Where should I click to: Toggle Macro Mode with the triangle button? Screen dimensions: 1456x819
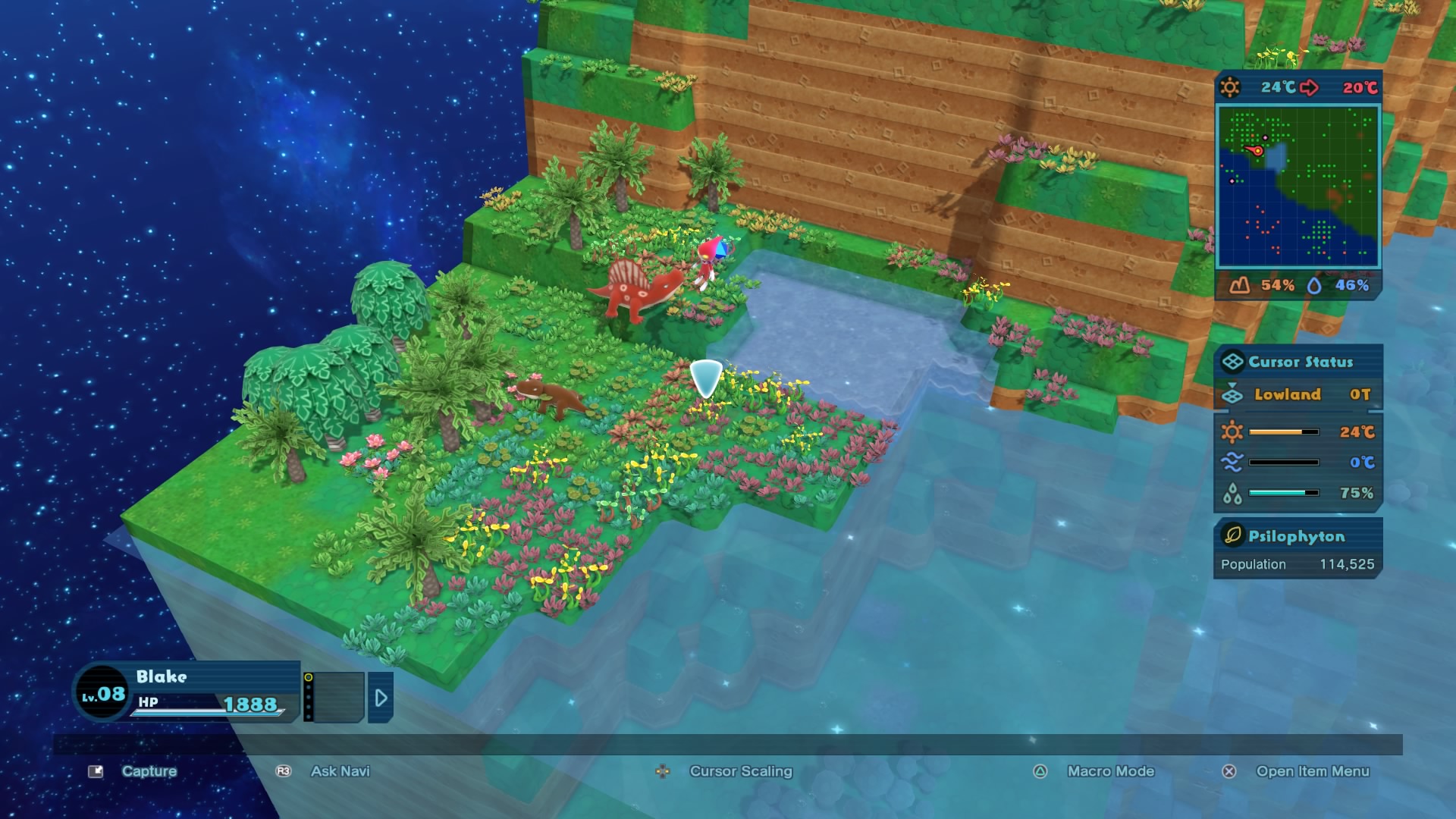(1039, 771)
